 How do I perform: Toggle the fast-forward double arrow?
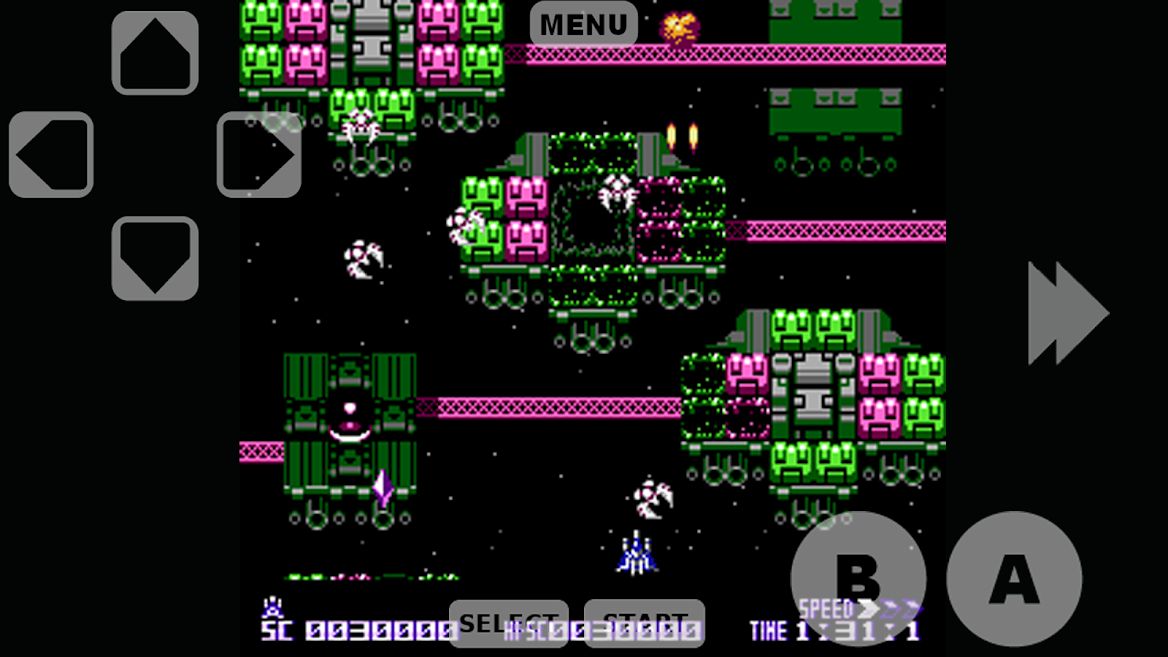1067,313
